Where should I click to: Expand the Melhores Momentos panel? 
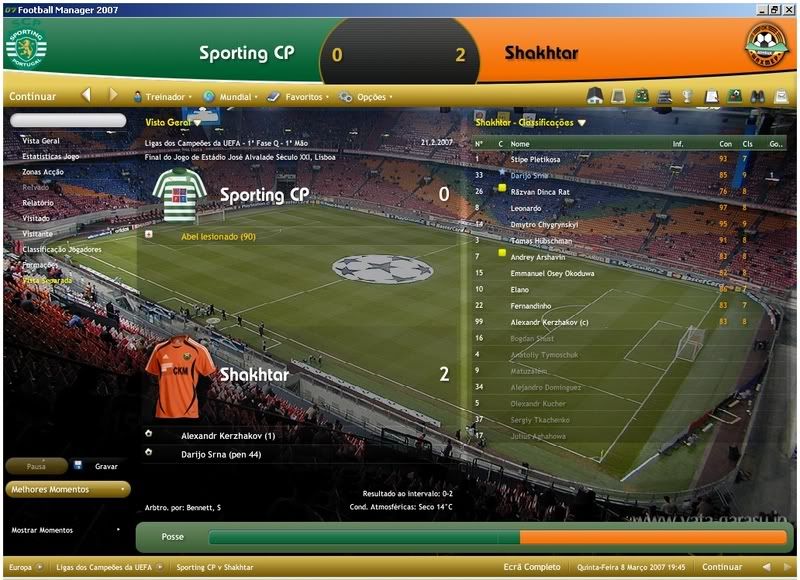point(68,489)
